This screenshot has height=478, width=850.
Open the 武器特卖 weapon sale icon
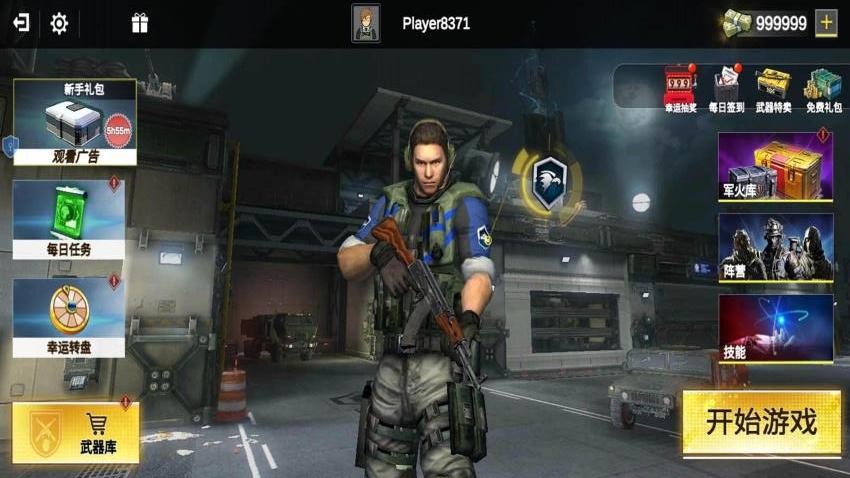(773, 88)
